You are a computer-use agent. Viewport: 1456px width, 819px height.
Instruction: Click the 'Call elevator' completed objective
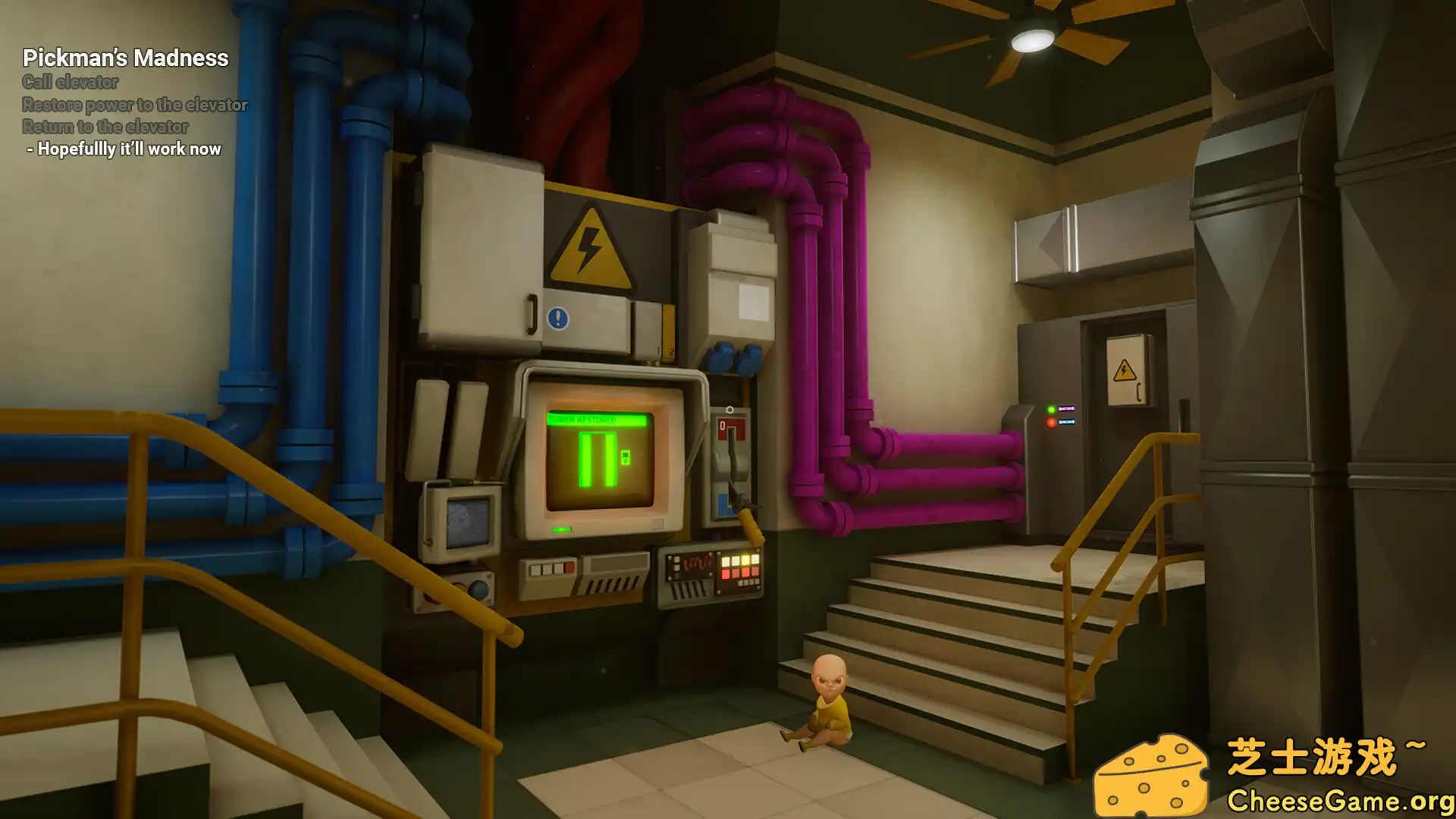(71, 82)
